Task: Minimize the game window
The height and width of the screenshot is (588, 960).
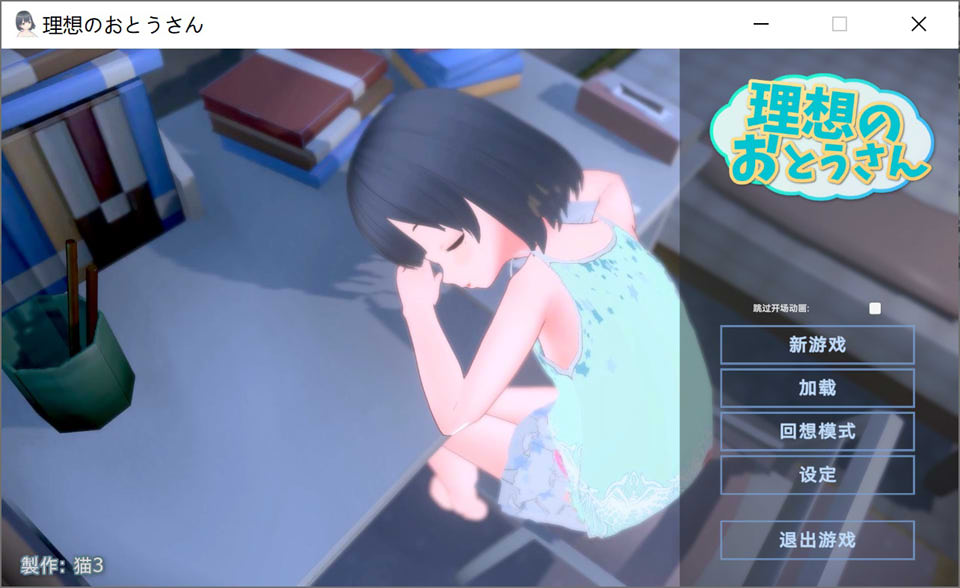Action: (762, 24)
